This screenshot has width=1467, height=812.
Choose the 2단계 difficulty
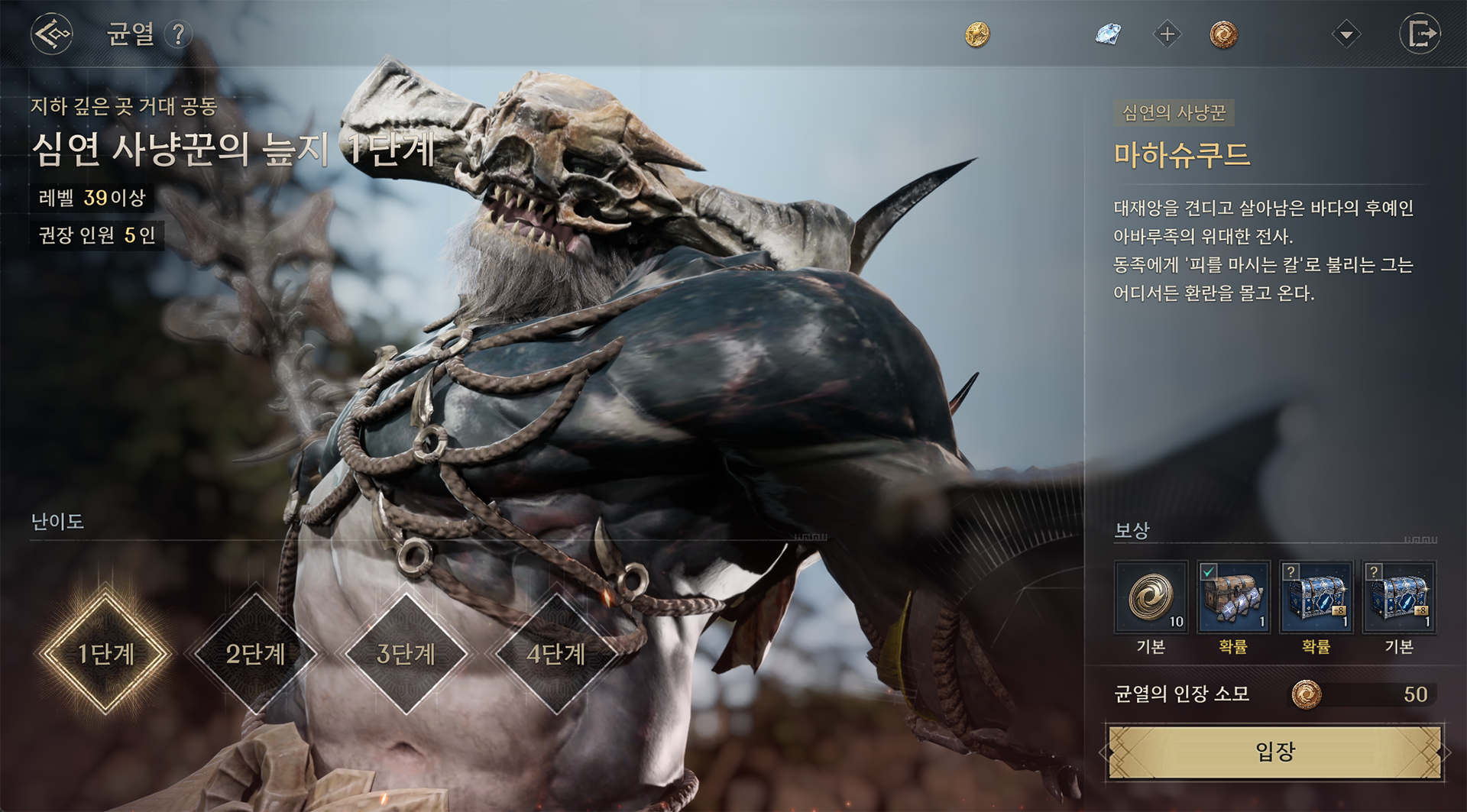(x=255, y=654)
